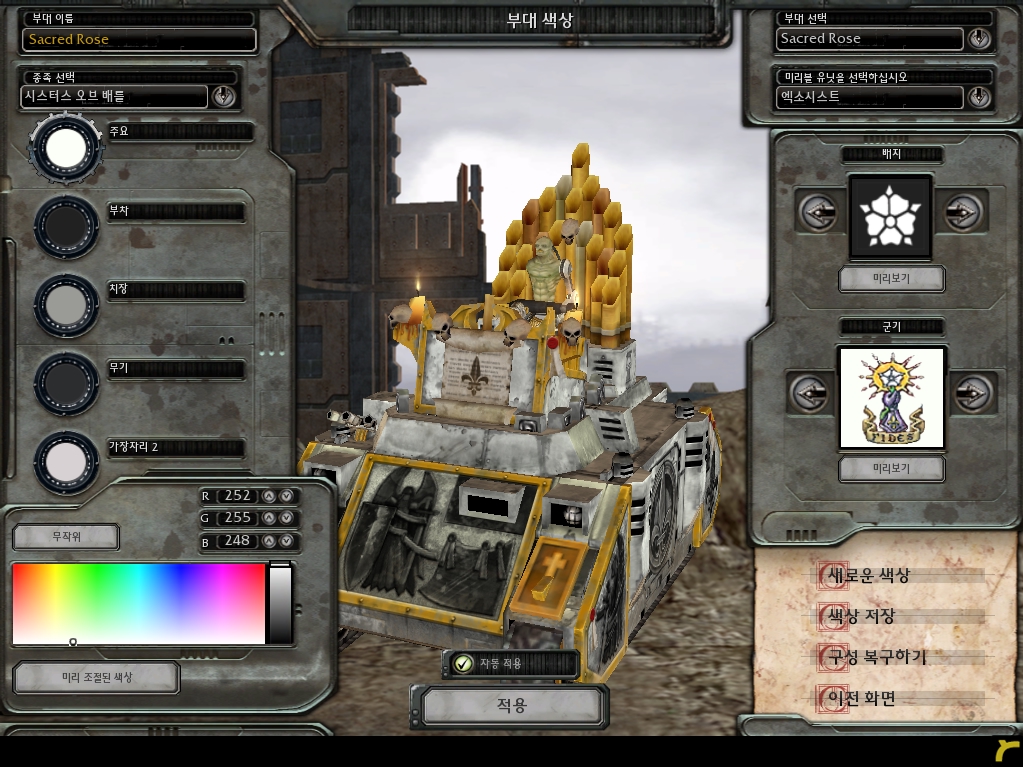
Task: Select the 부차 secondary color swatch
Action: point(66,227)
